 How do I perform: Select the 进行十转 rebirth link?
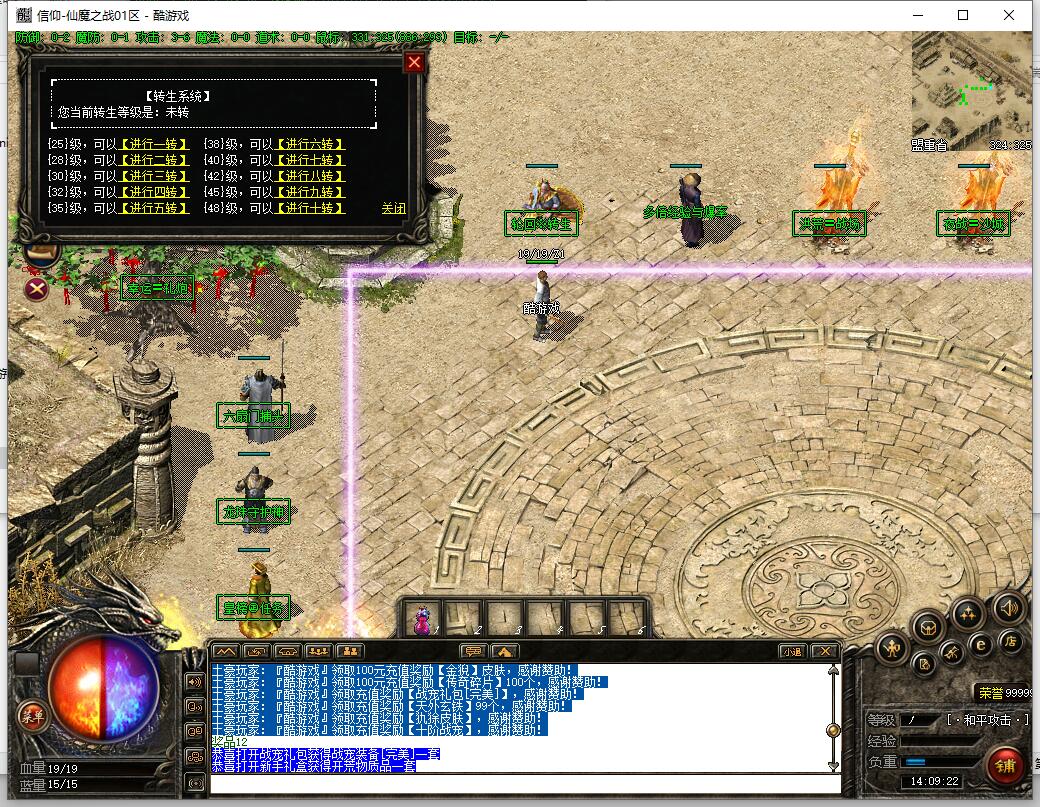tap(309, 208)
